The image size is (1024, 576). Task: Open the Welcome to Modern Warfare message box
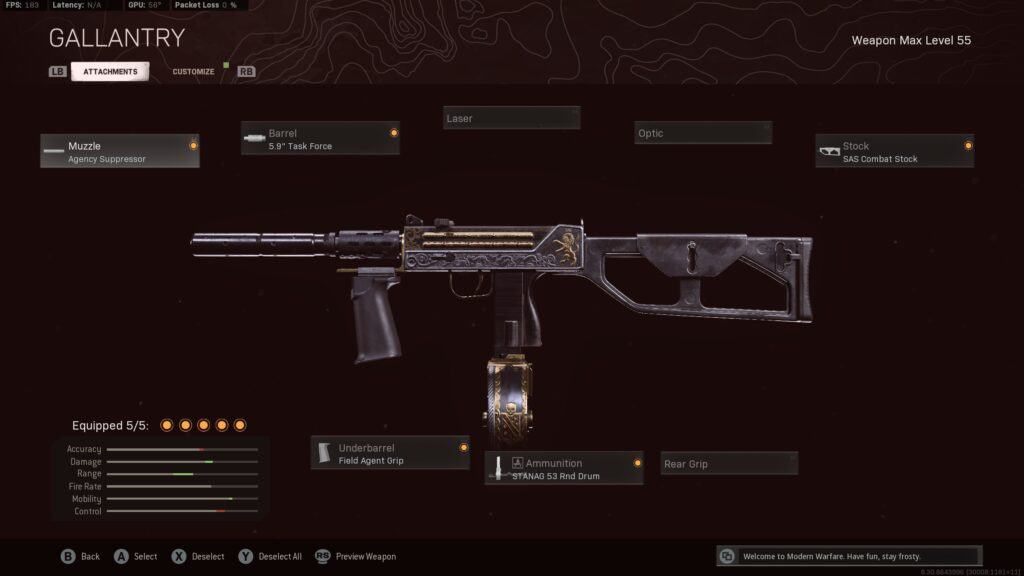tap(849, 556)
